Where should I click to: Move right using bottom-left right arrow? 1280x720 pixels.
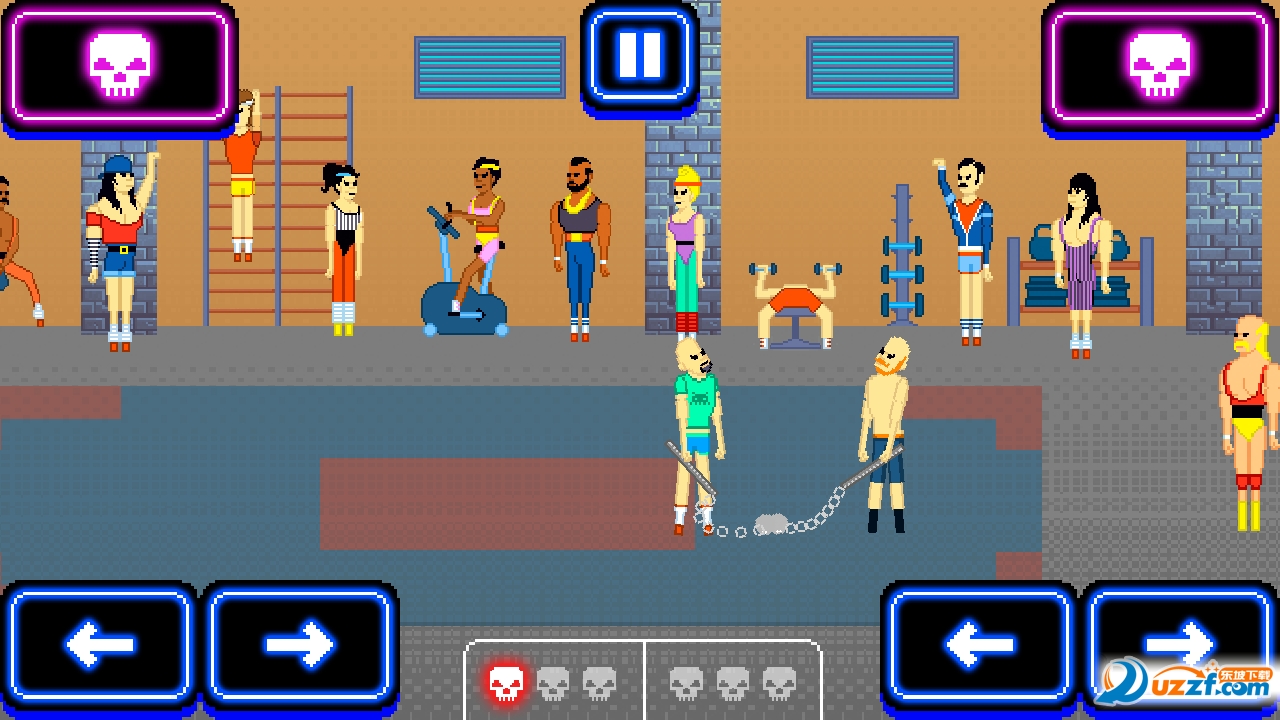tap(300, 644)
